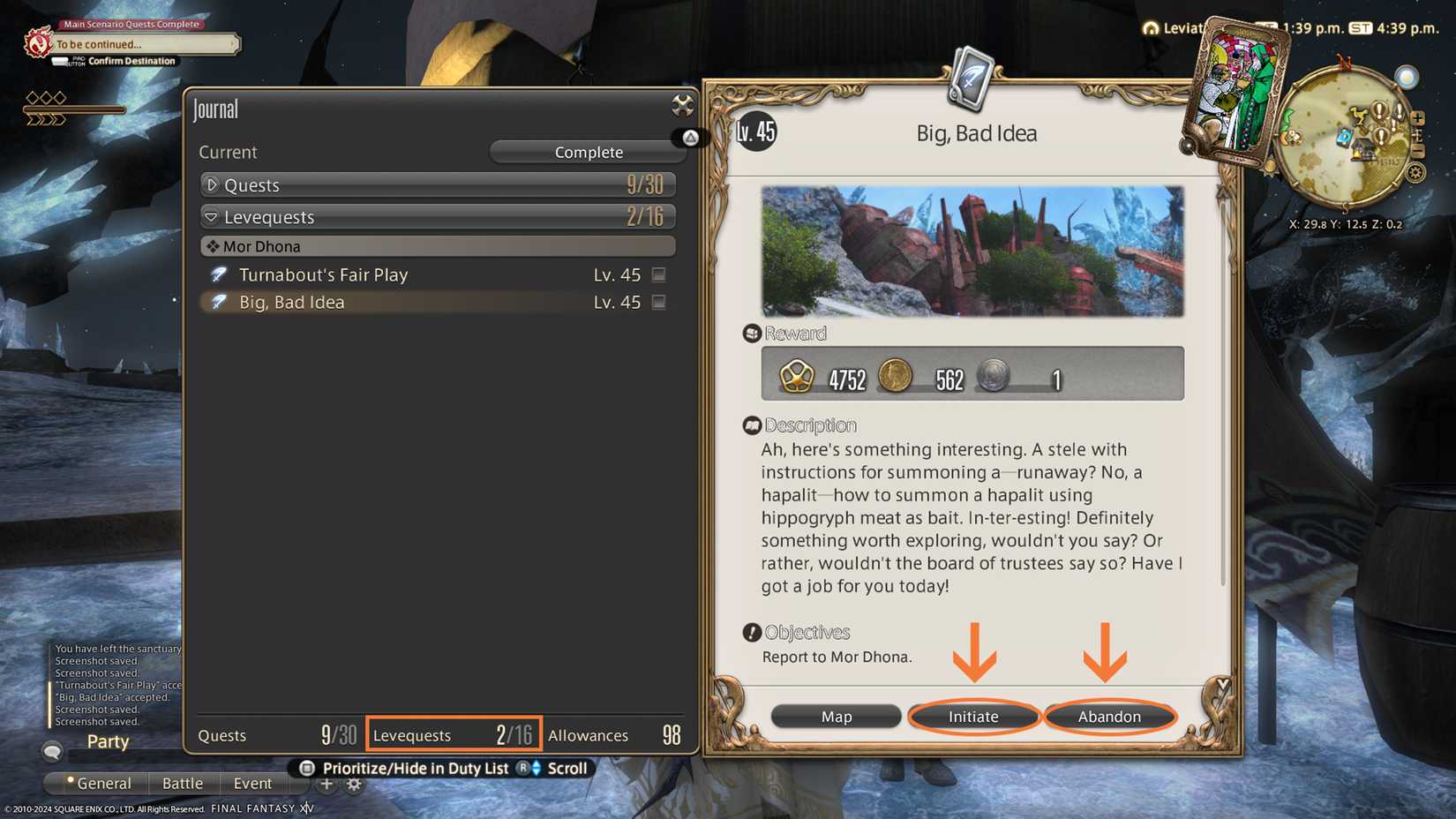This screenshot has height=819, width=1456.
Task: Zoom out the minimap with the minus control
Action: (1417, 152)
